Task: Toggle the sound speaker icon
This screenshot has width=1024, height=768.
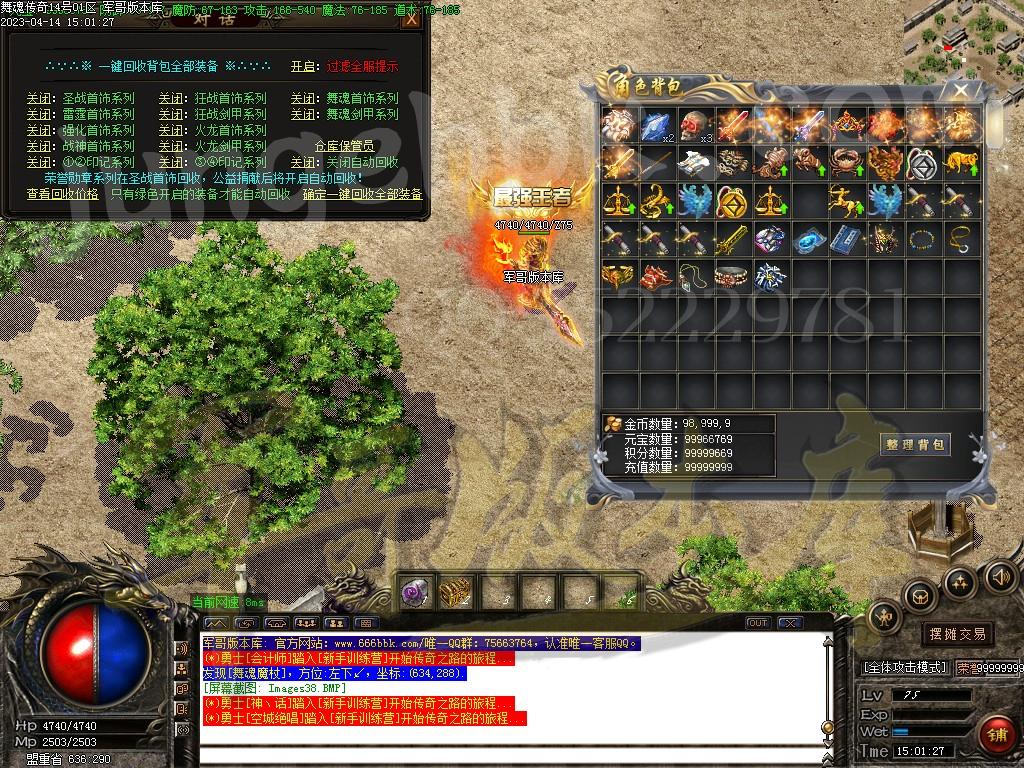Action: coord(999,576)
